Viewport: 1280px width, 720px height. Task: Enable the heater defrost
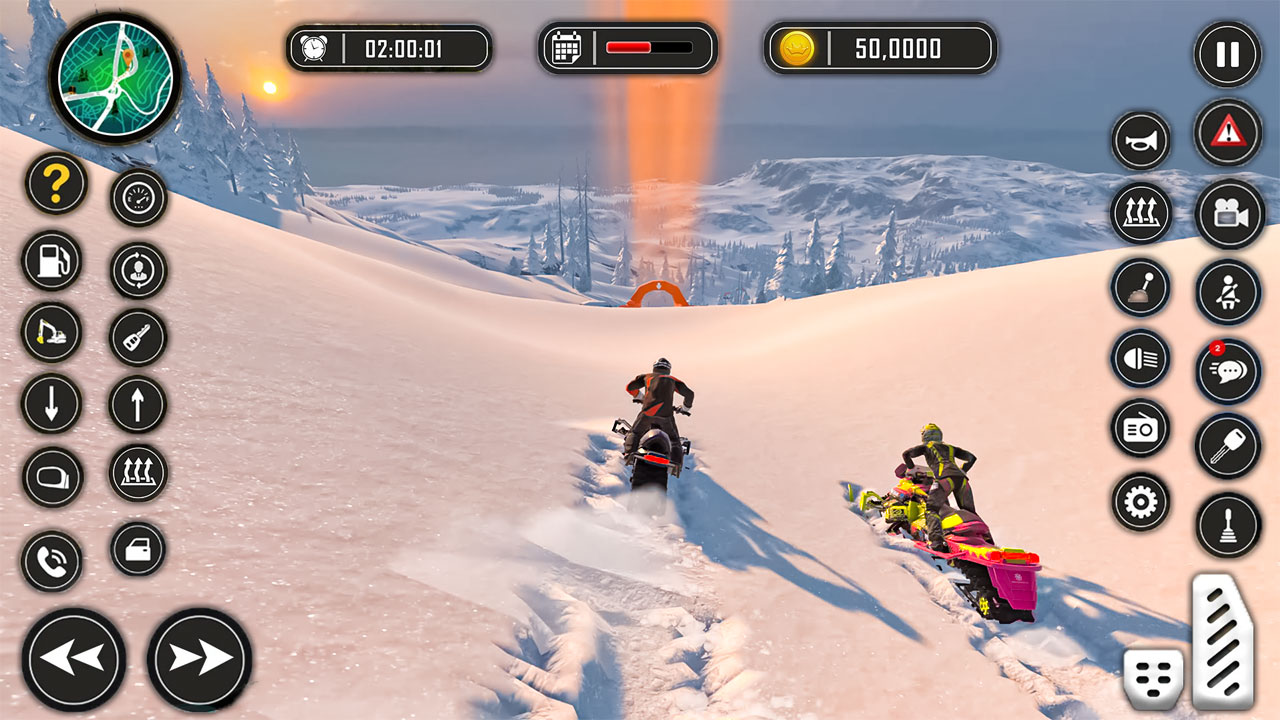click(1140, 213)
